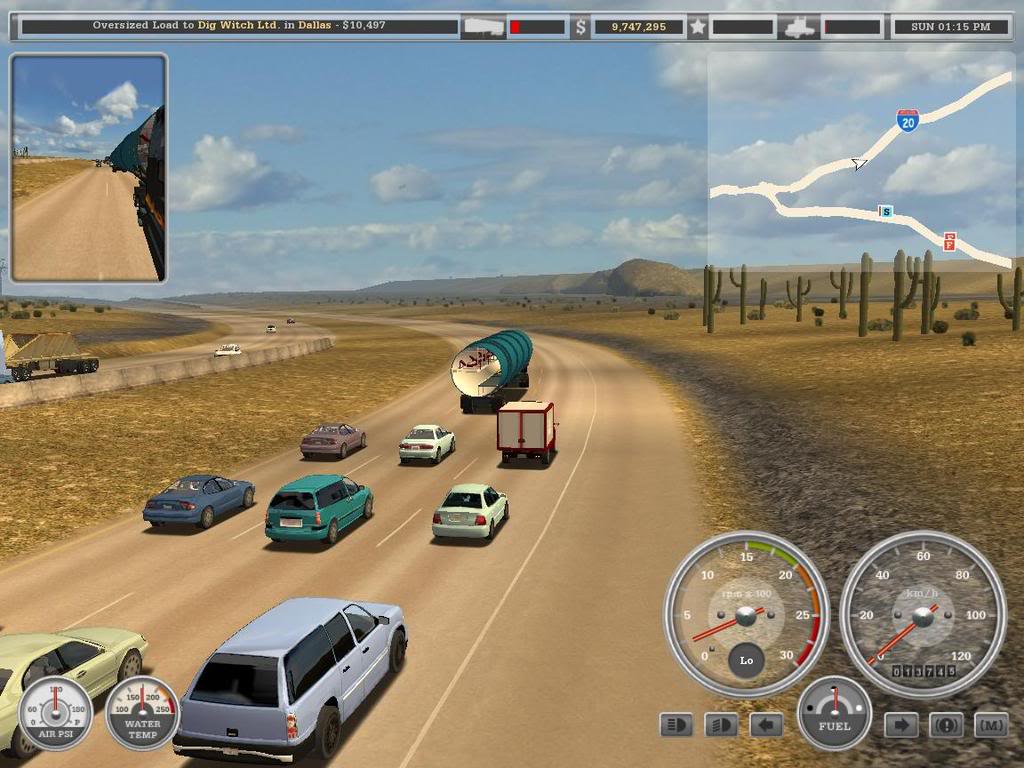1024x768 pixels.
Task: Open the route minimap
Action: point(860,160)
